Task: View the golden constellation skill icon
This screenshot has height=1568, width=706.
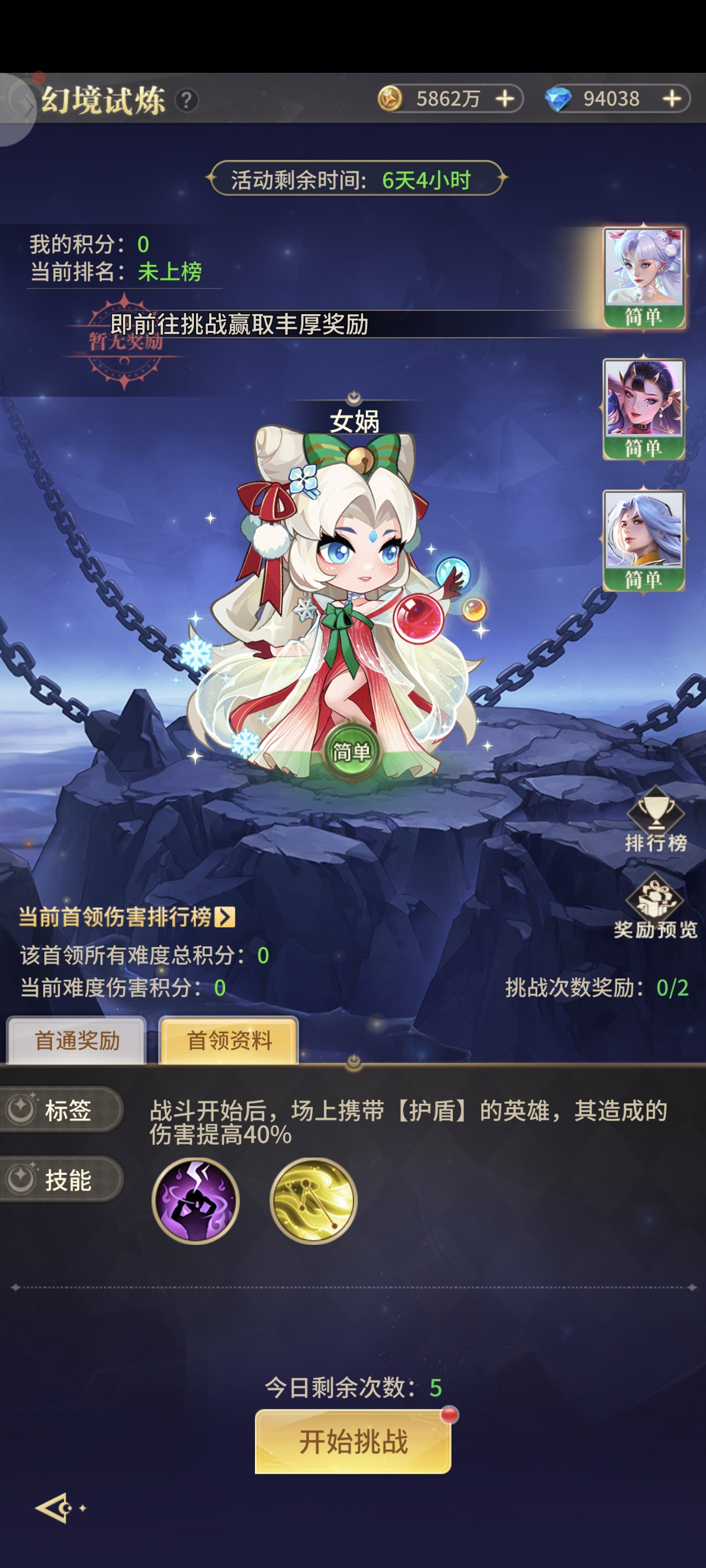Action: pyautogui.click(x=313, y=1200)
